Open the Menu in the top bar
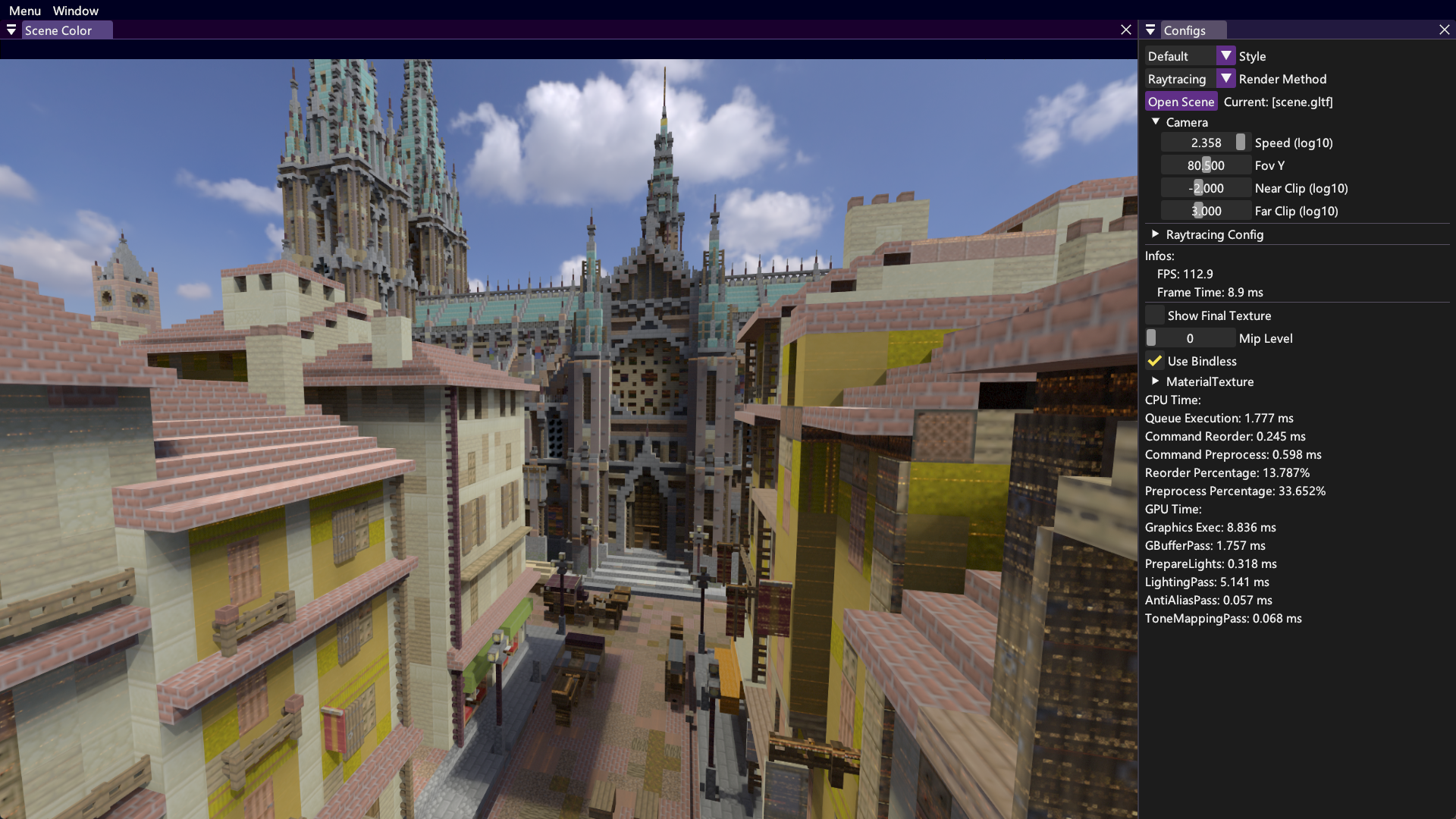Screen dimensions: 1456x819 25,11
